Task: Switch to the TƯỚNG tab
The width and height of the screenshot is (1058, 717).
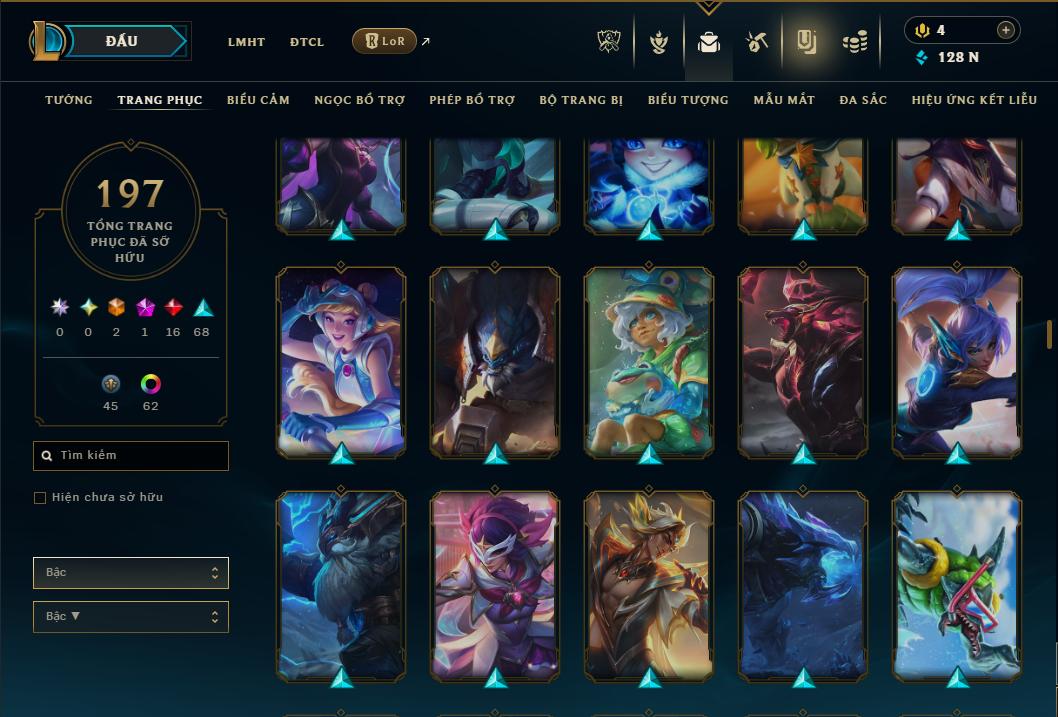Action: (69, 100)
